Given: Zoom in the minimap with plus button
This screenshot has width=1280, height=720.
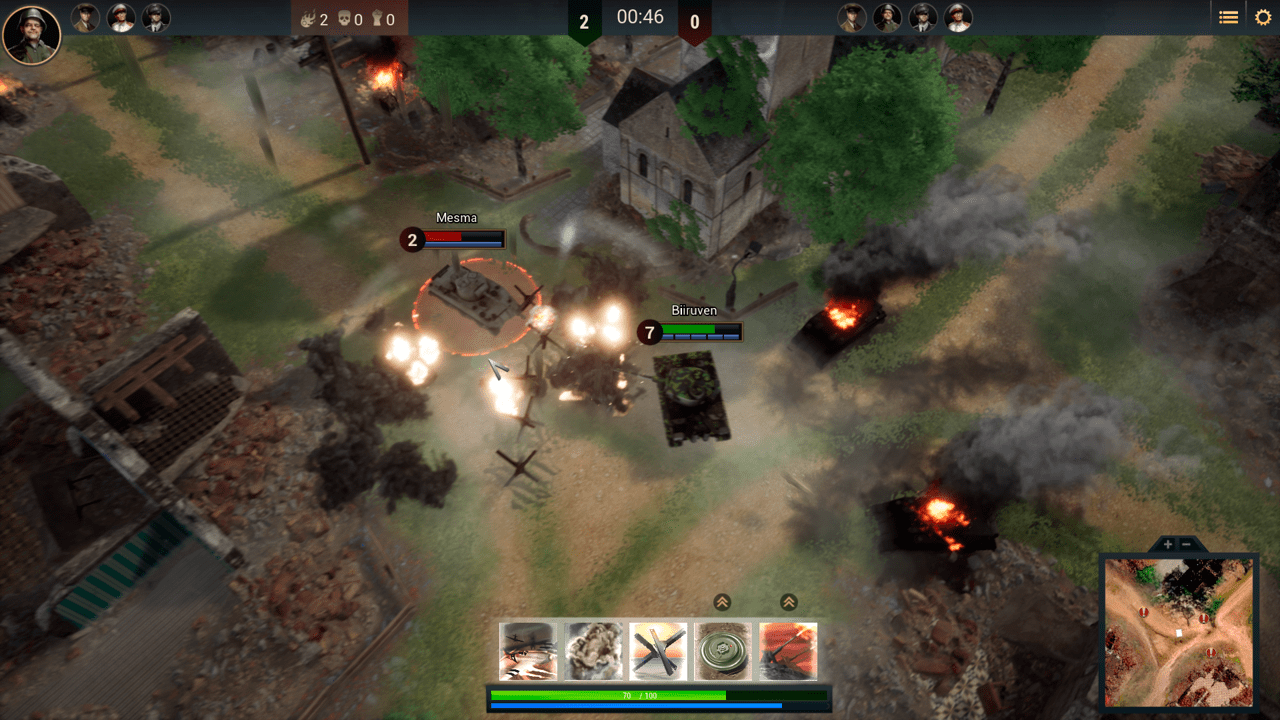Looking at the screenshot, I should [x=1168, y=544].
